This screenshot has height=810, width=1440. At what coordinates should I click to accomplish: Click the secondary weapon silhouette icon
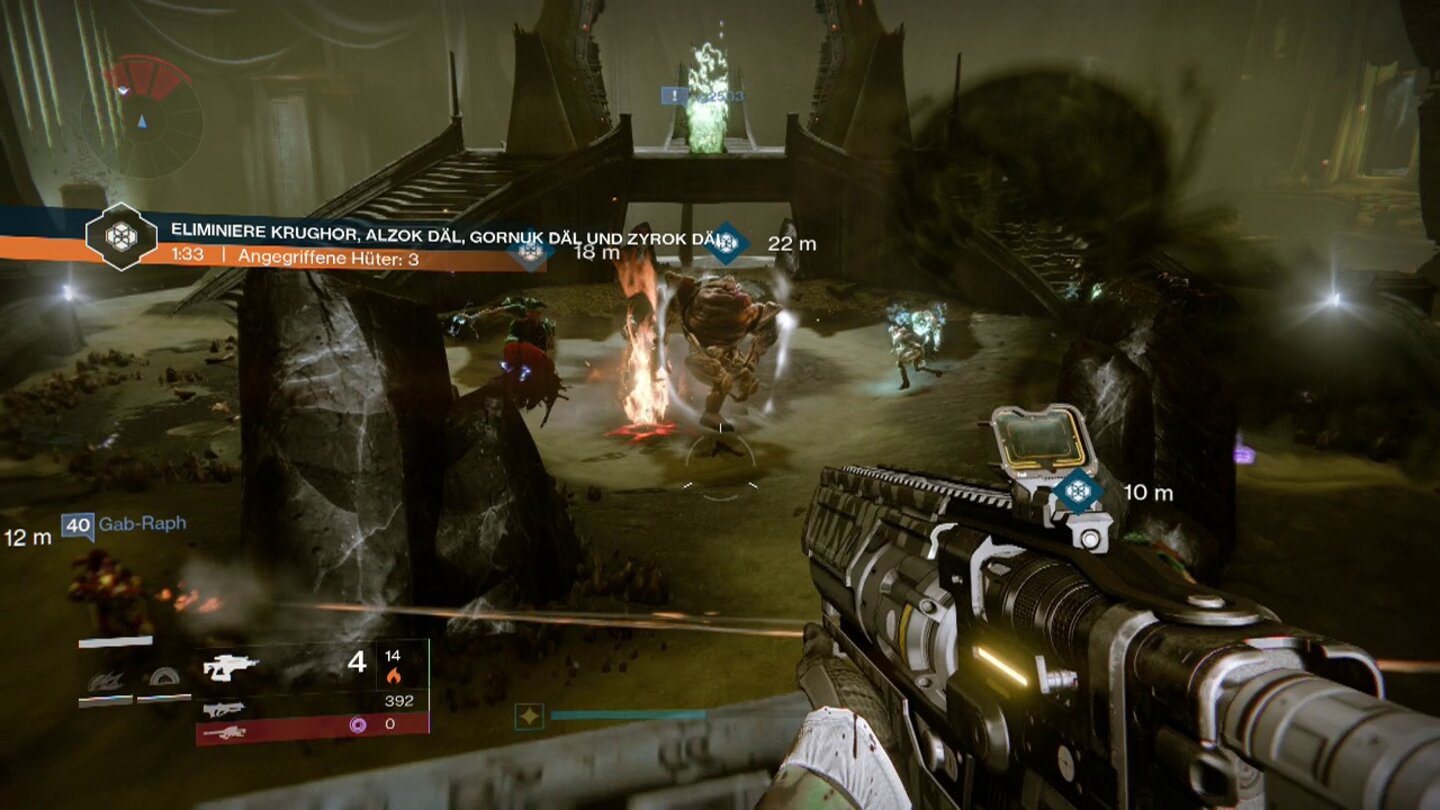tap(223, 711)
